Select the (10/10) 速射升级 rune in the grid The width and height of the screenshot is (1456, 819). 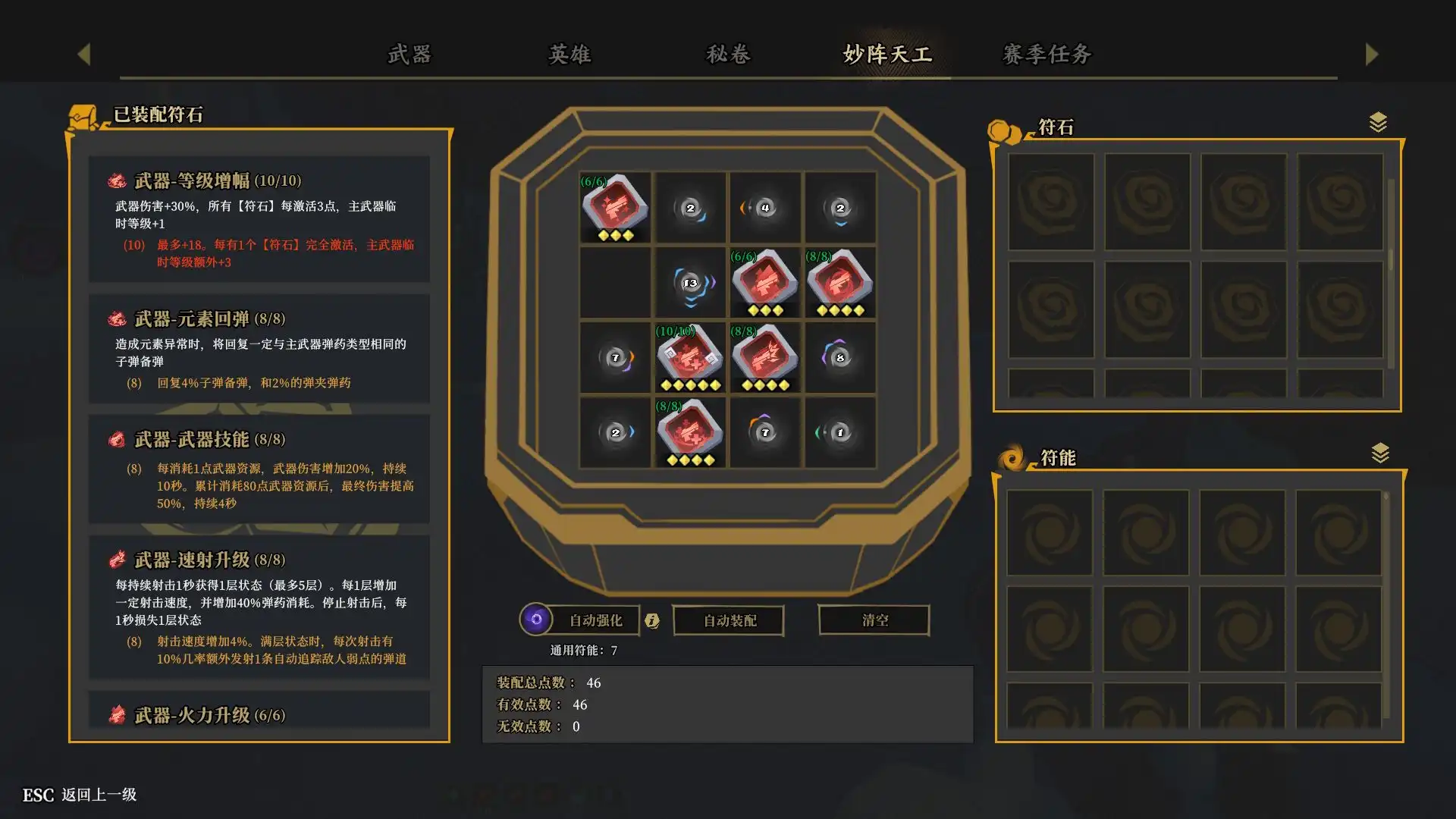tap(690, 359)
